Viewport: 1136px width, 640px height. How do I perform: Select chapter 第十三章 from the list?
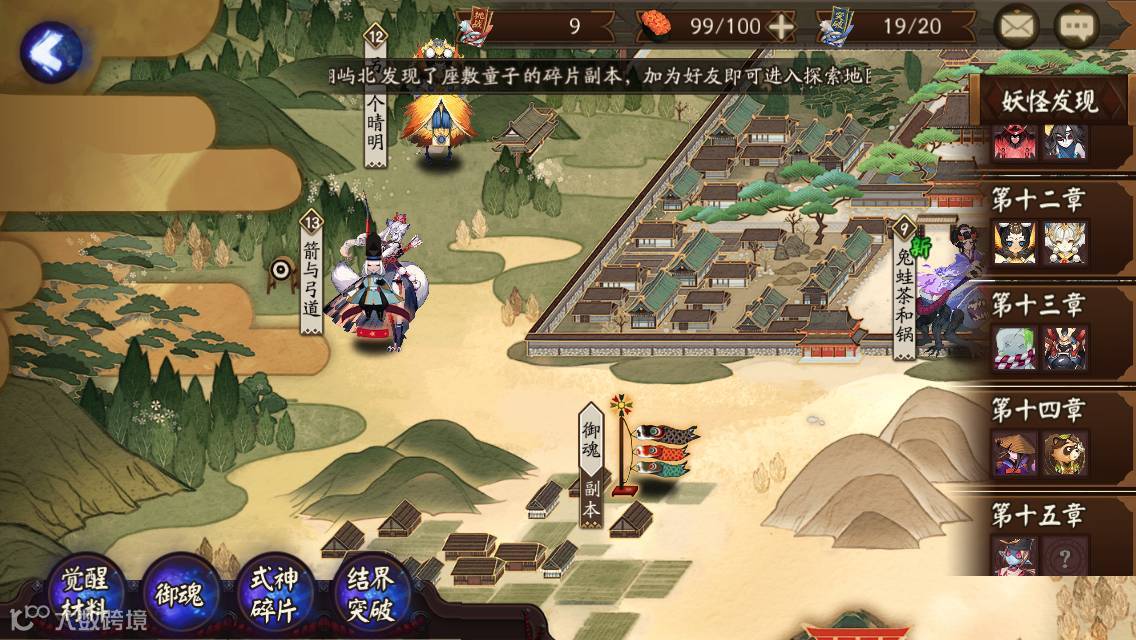coord(1040,332)
